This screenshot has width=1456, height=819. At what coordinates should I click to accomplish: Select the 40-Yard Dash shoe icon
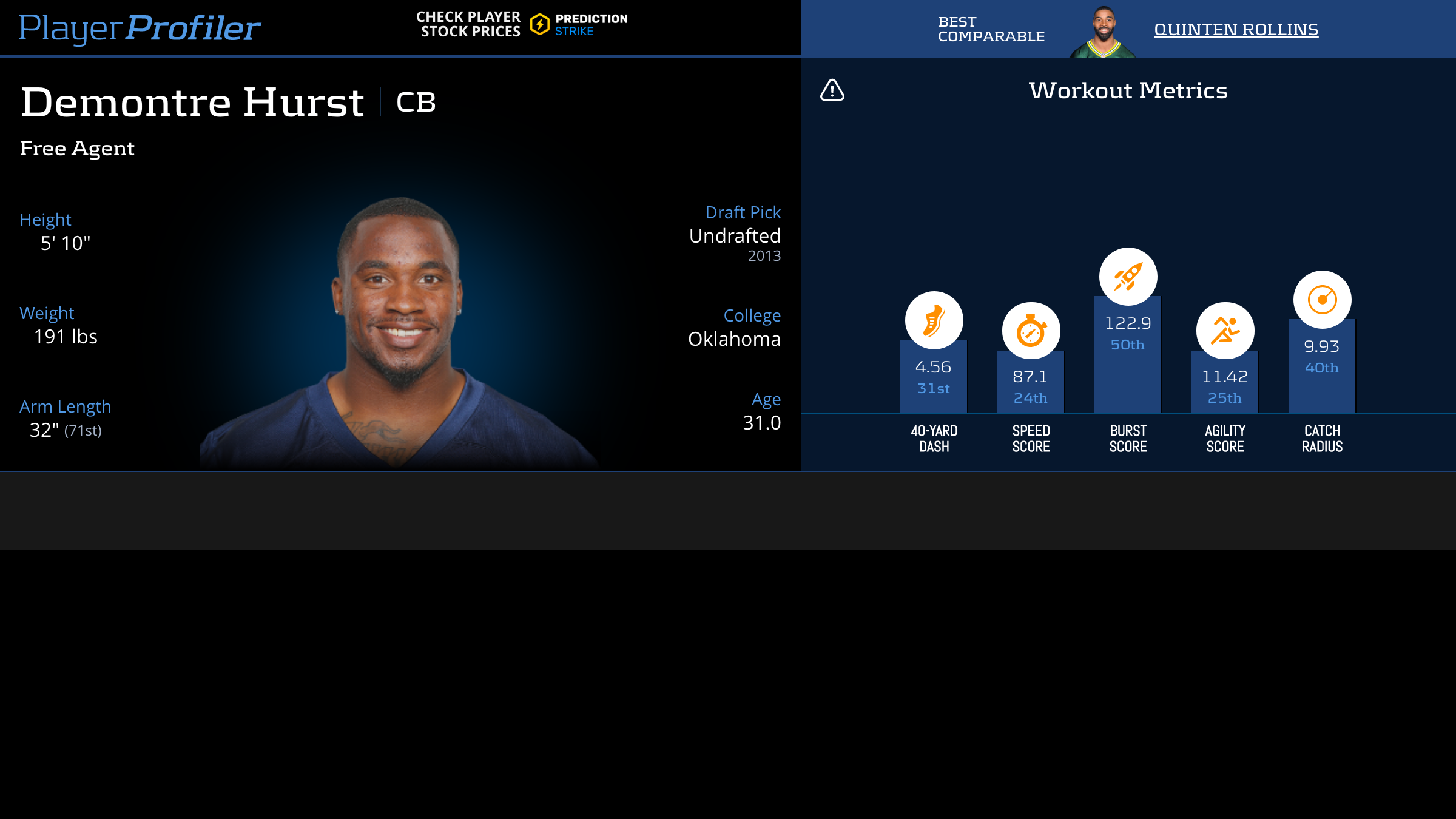click(x=934, y=320)
